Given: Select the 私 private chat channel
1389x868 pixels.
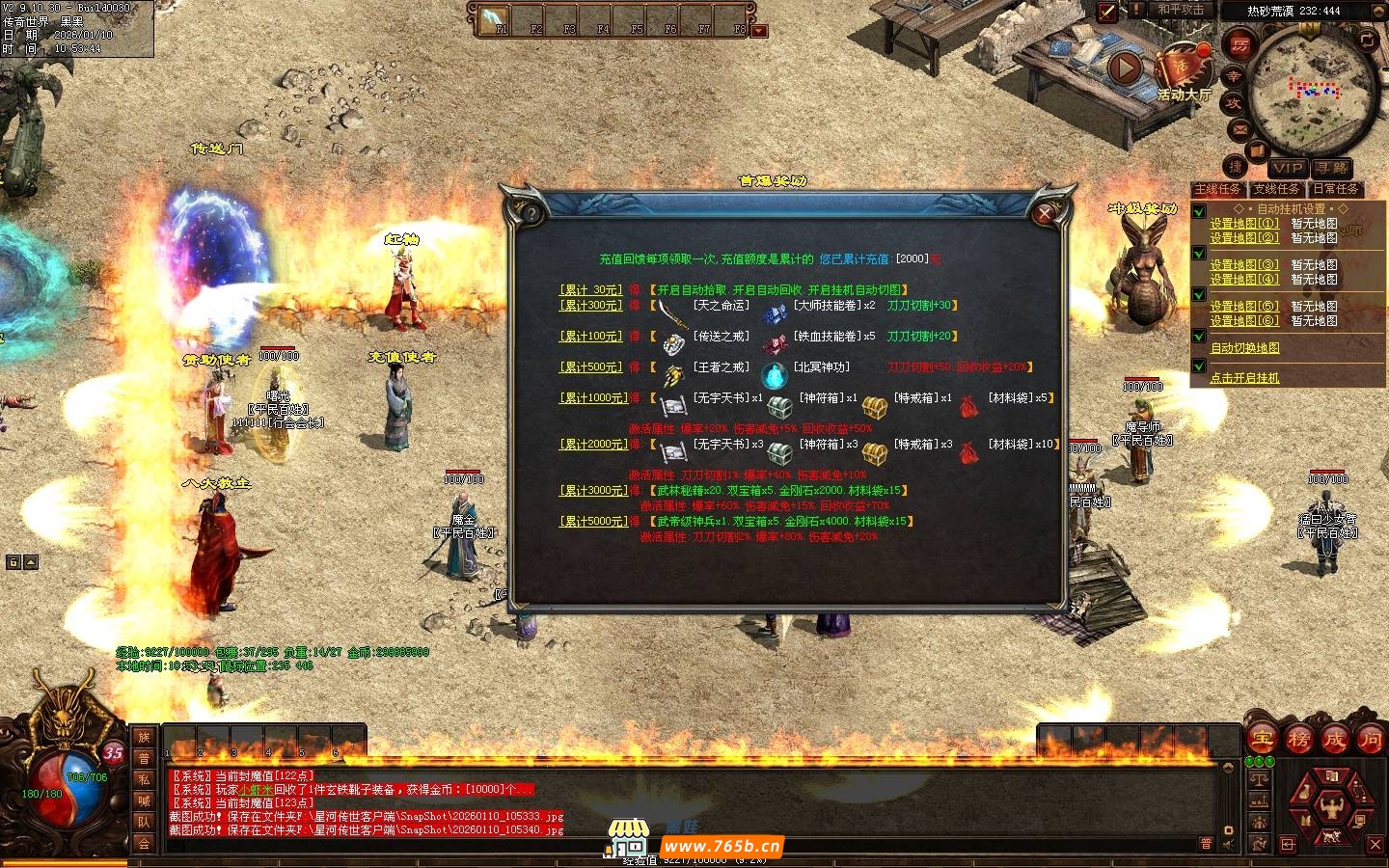Looking at the screenshot, I should [144, 779].
